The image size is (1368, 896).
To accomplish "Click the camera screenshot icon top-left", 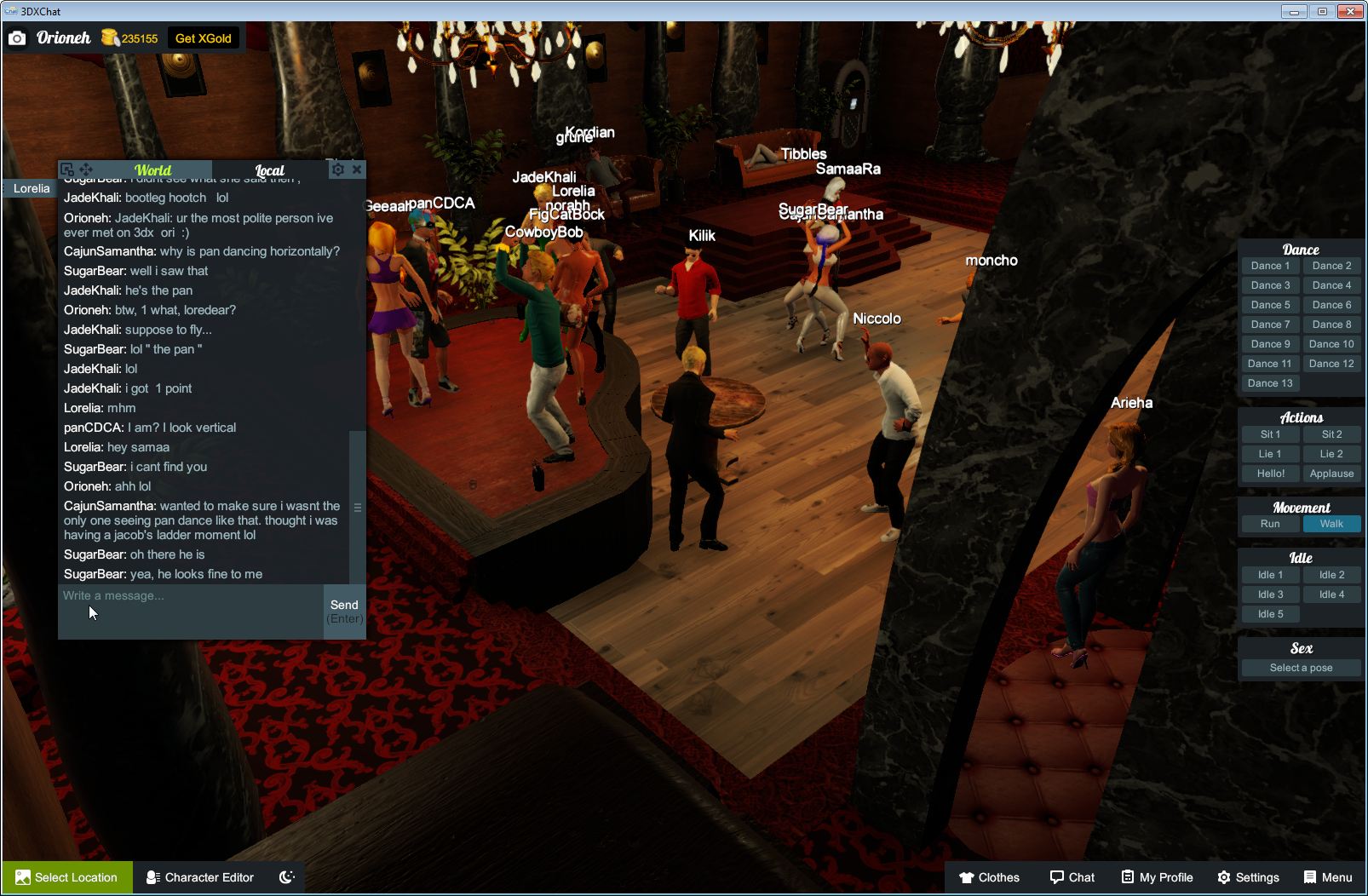I will [x=17, y=37].
